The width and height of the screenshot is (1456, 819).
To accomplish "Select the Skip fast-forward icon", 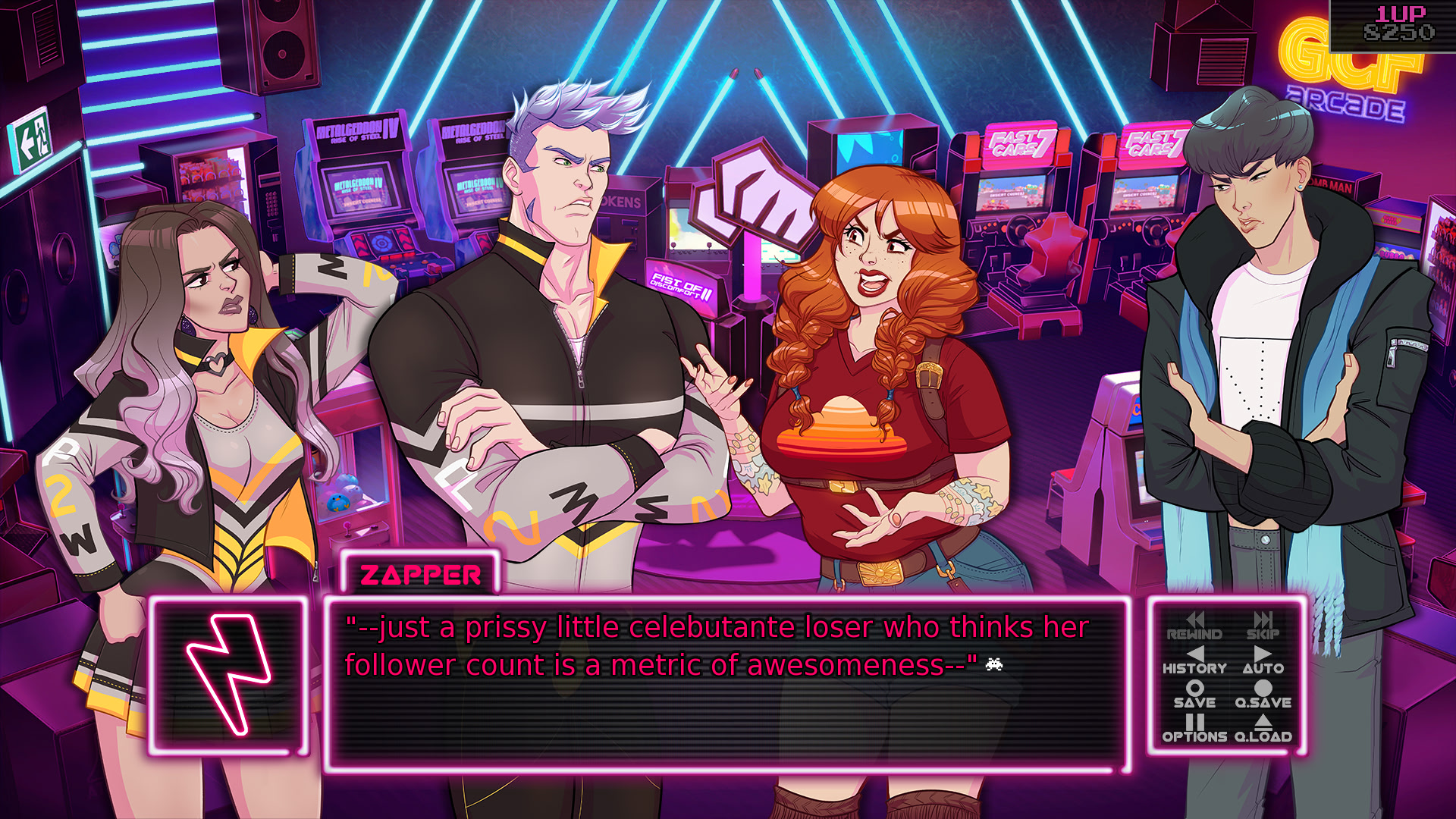I will click(x=1262, y=620).
